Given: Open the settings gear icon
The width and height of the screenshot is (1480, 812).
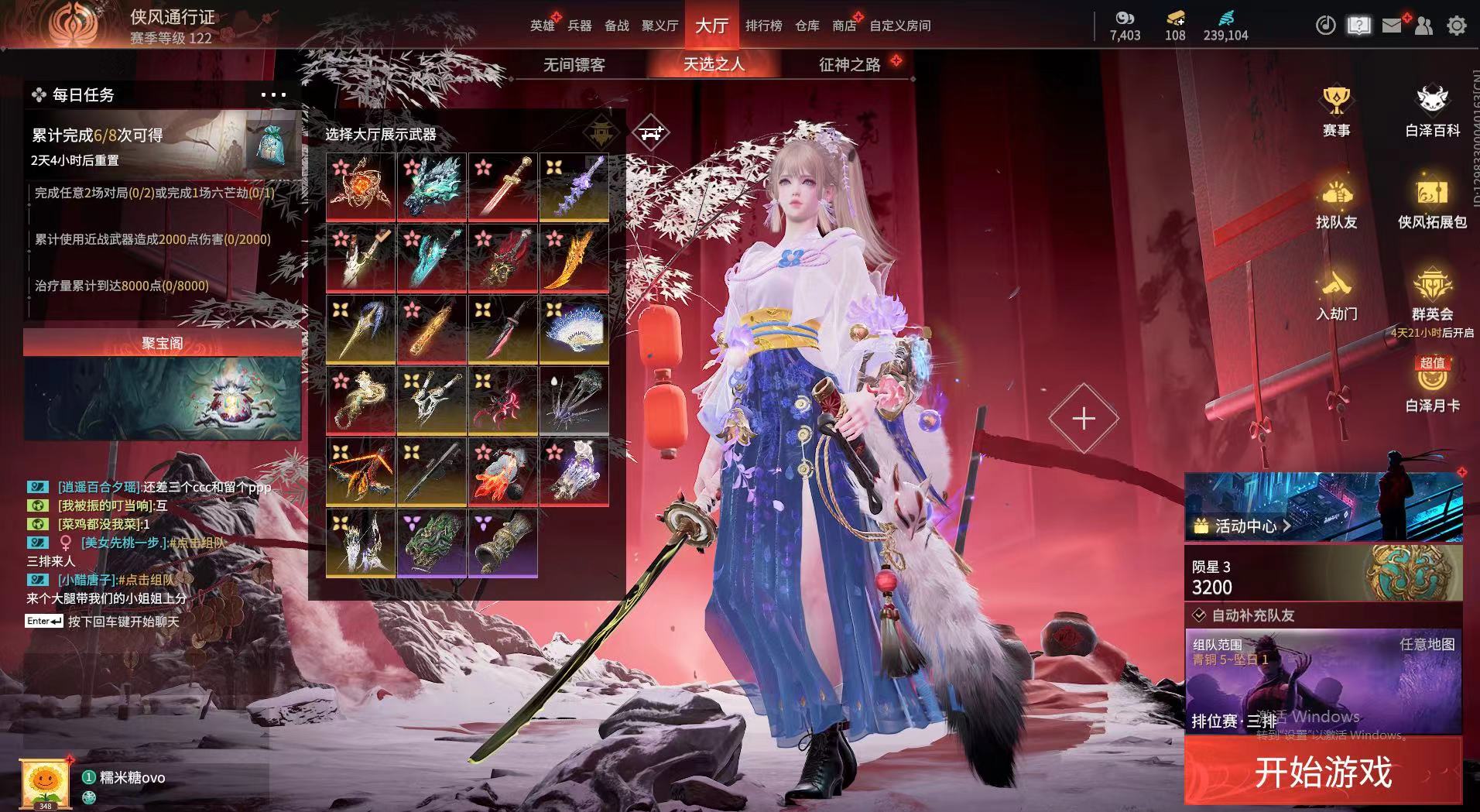Looking at the screenshot, I should click(1456, 26).
